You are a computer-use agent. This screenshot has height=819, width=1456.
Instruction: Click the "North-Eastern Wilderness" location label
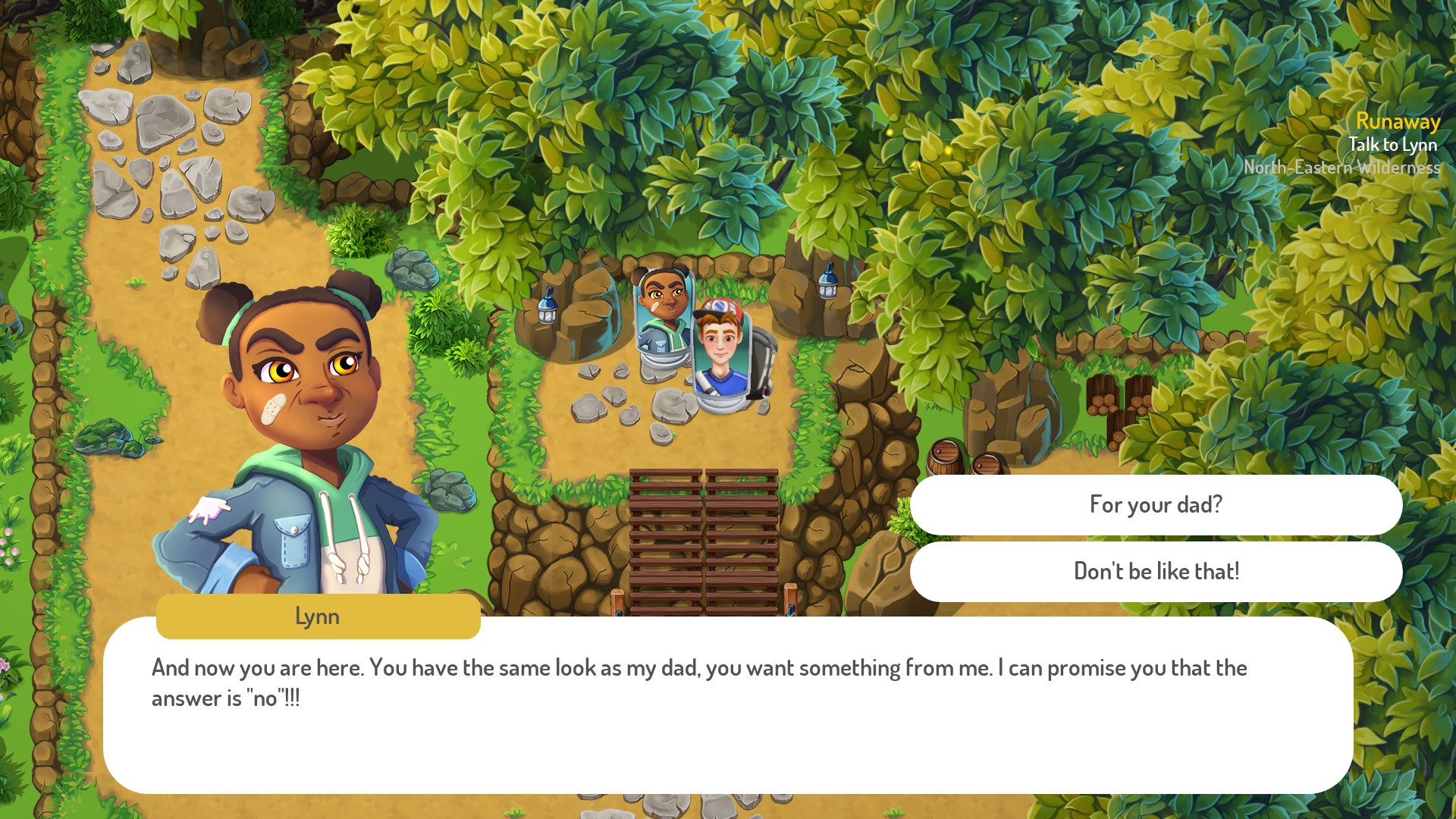point(1342,167)
